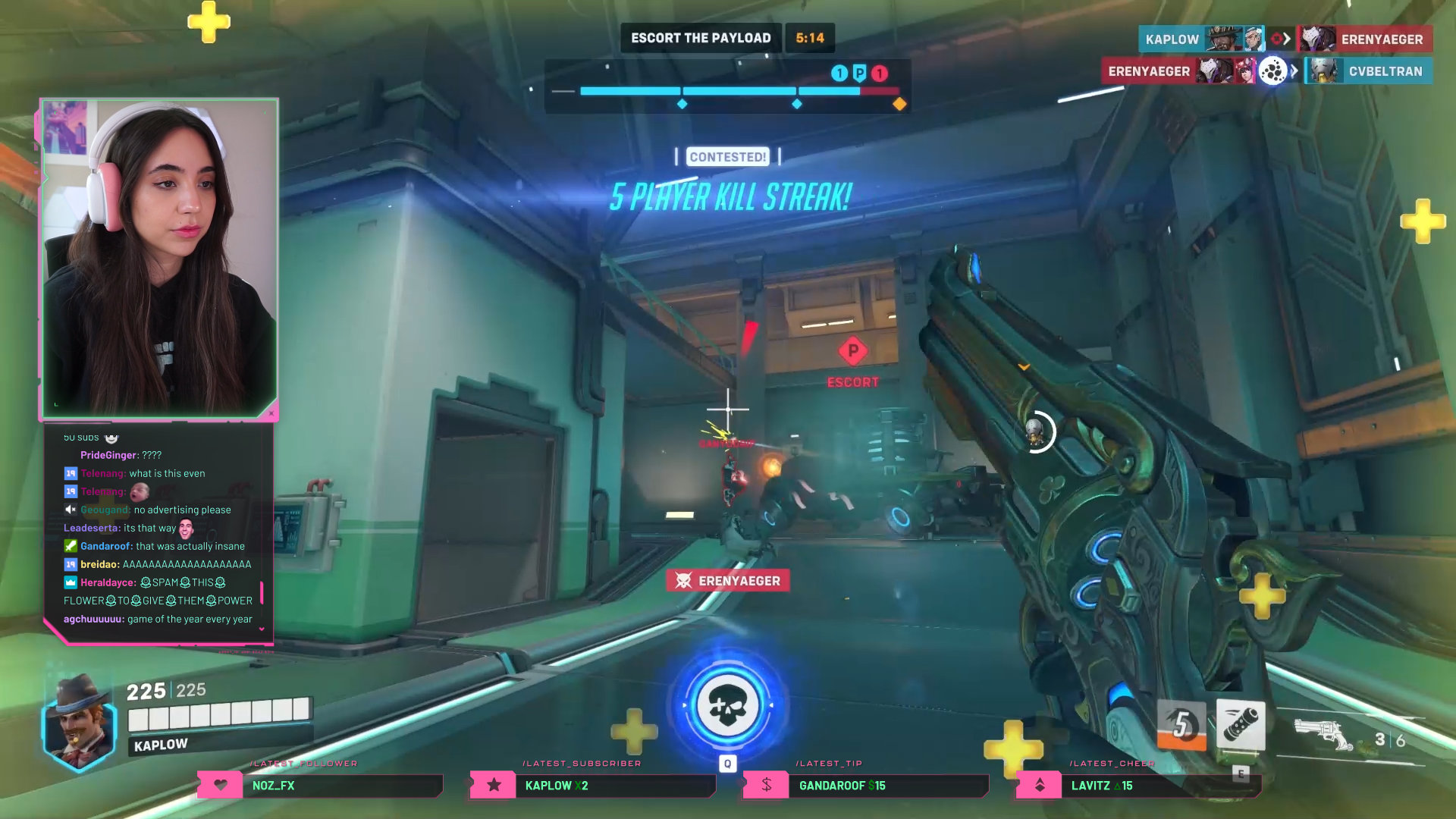Image resolution: width=1456 pixels, height=819 pixels.
Task: Select the Deadeye ultimate skull icon
Action: click(x=728, y=705)
